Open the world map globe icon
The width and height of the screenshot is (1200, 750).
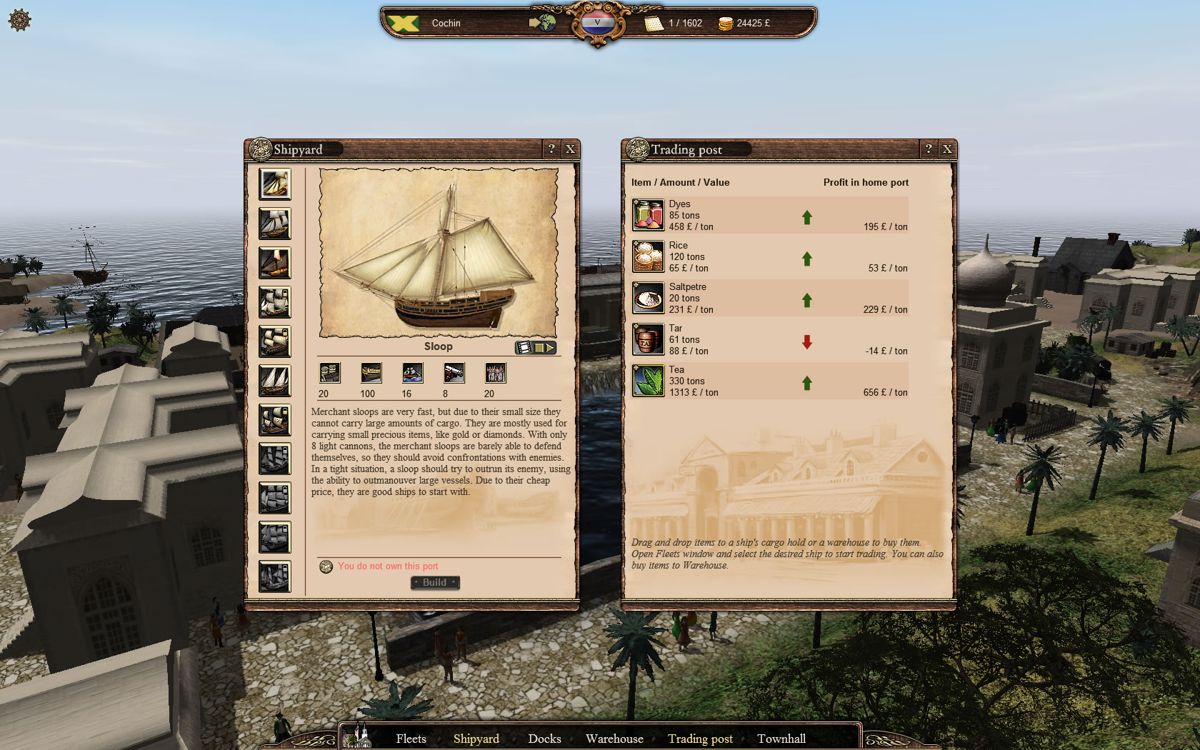[x=544, y=22]
